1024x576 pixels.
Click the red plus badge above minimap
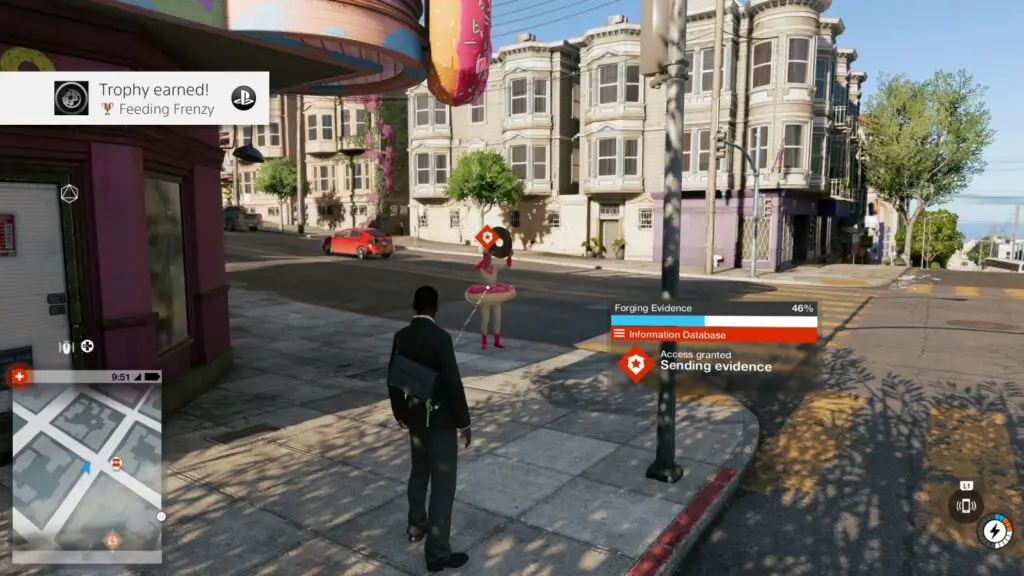click(17, 376)
